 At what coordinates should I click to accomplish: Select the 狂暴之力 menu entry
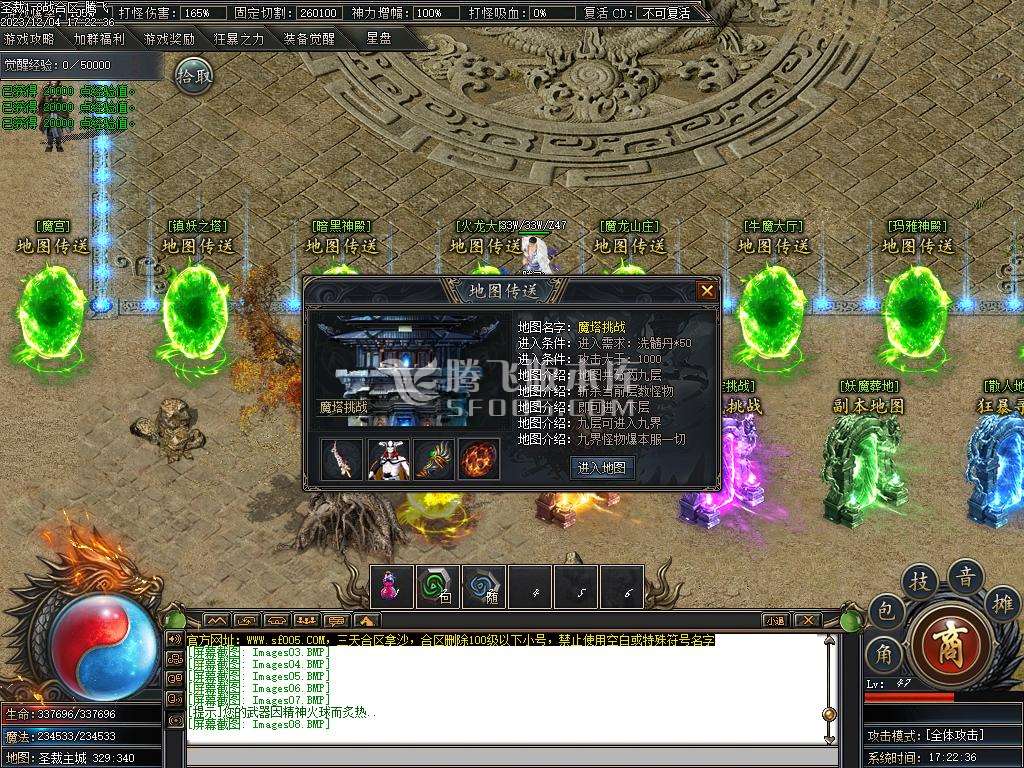click(239, 40)
